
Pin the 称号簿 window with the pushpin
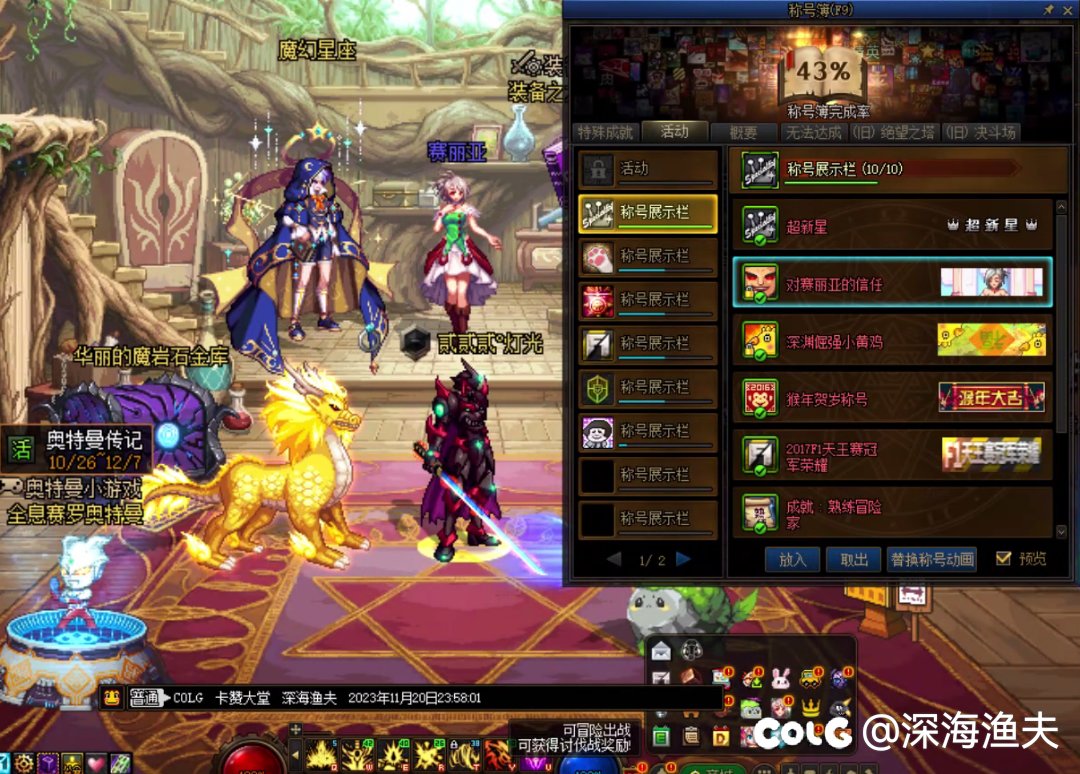click(x=1048, y=9)
